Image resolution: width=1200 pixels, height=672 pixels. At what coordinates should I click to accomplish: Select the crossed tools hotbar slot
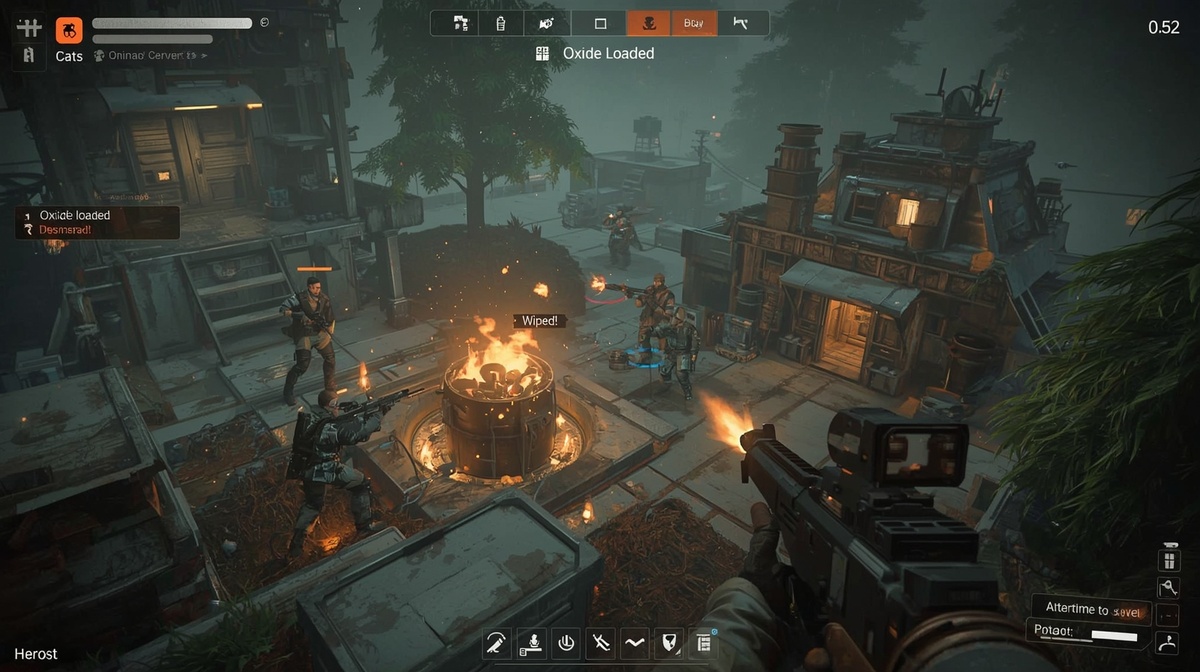tap(601, 644)
